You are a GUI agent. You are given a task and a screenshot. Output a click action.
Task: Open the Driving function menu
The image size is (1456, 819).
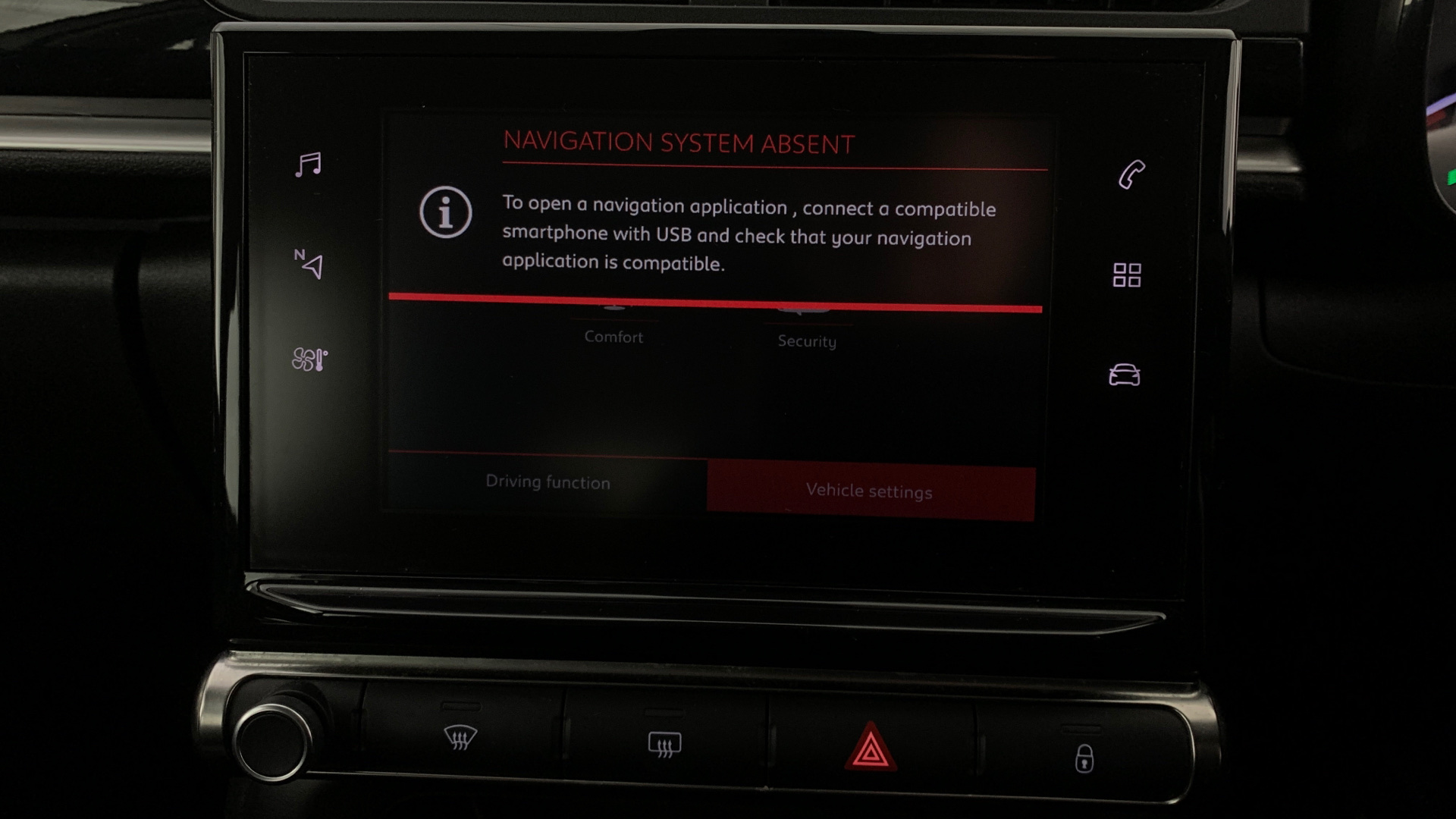pyautogui.click(x=548, y=482)
